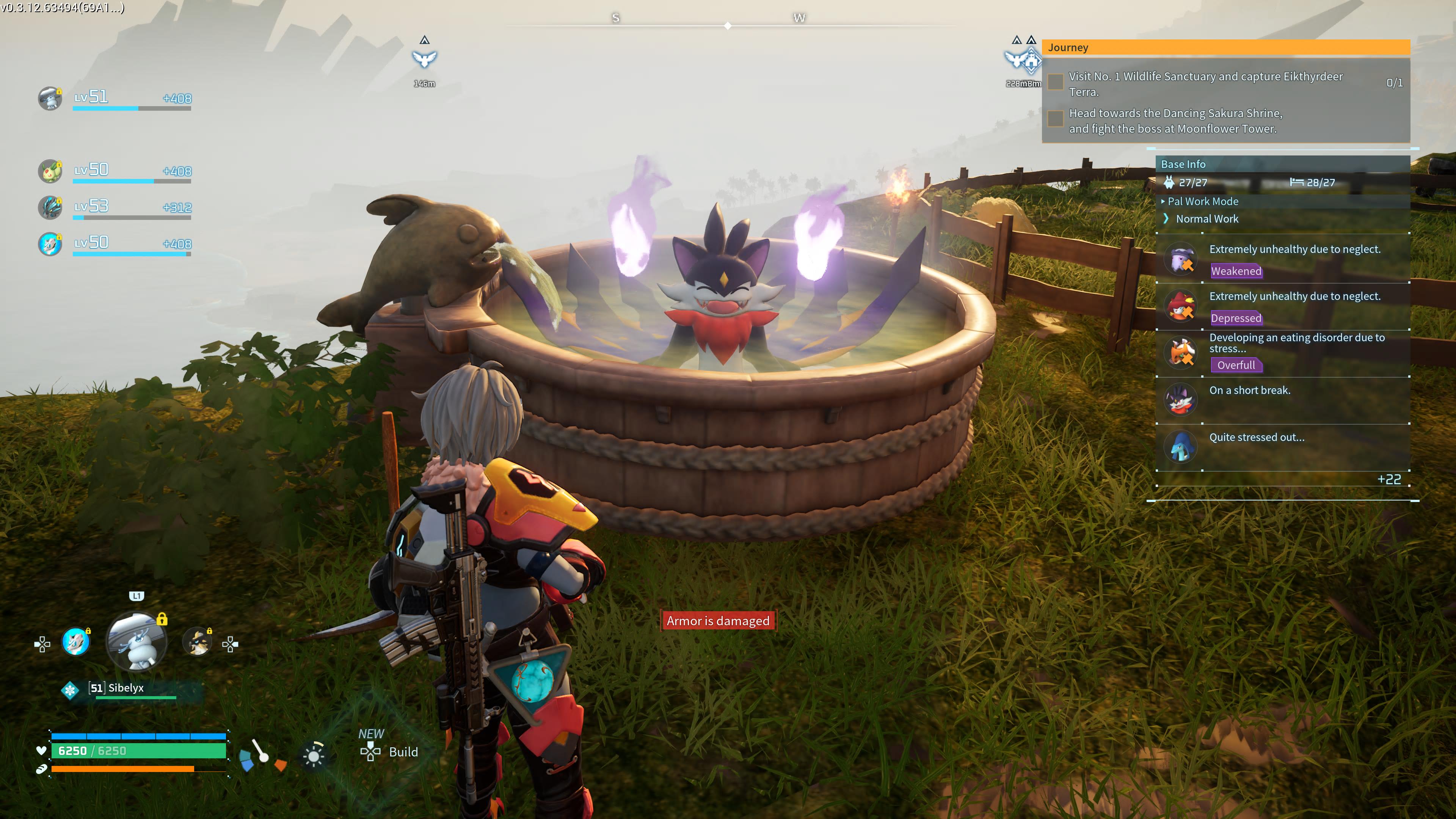Check the Eikthyrdeer Terra capture objective box
The image size is (1456, 819).
pos(1055,83)
